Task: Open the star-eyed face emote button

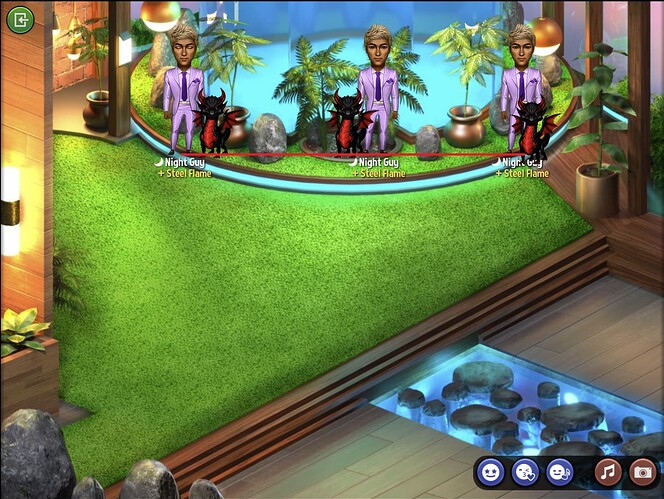Action: point(490,471)
